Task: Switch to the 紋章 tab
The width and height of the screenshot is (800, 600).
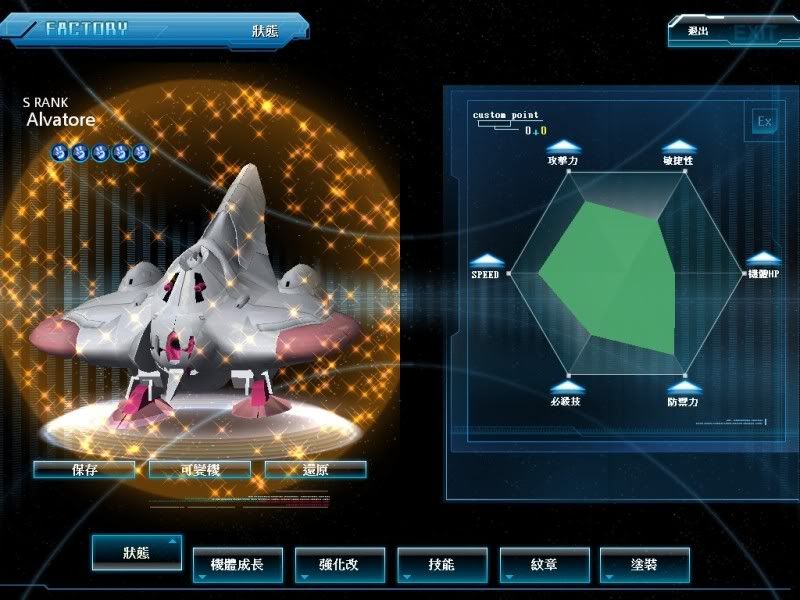Action: (544, 565)
